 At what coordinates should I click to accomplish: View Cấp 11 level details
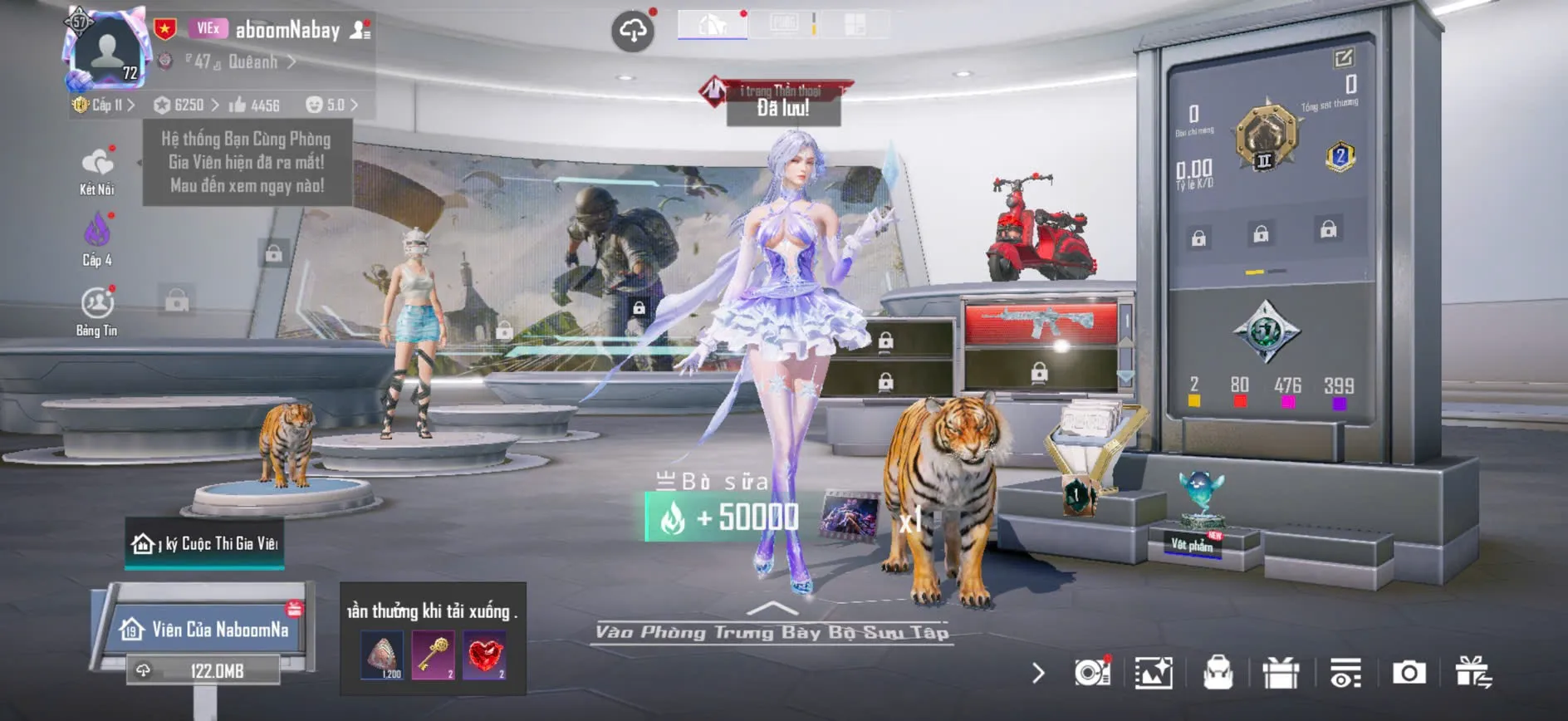(x=104, y=105)
